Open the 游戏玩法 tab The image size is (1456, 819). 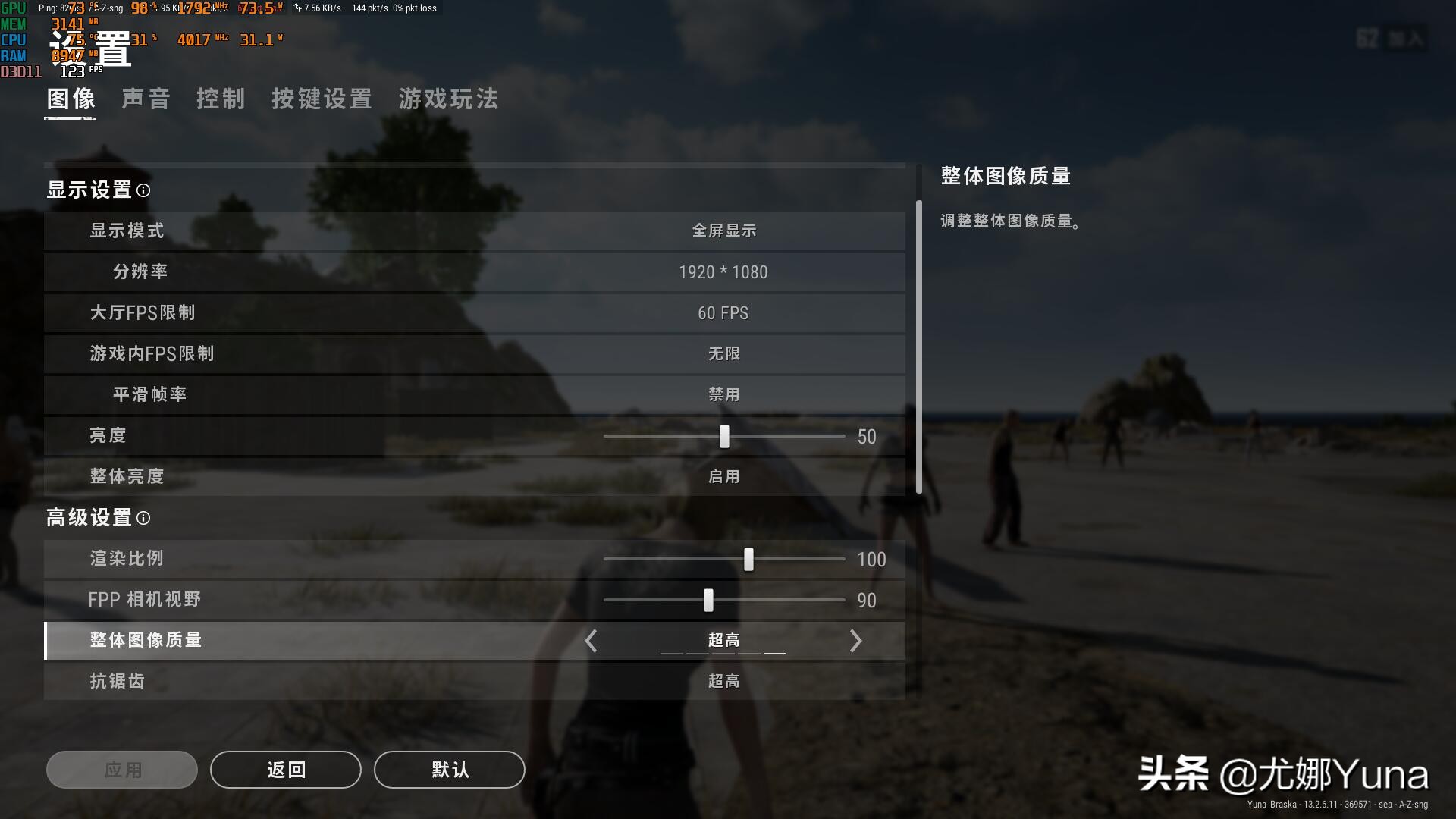click(x=448, y=99)
